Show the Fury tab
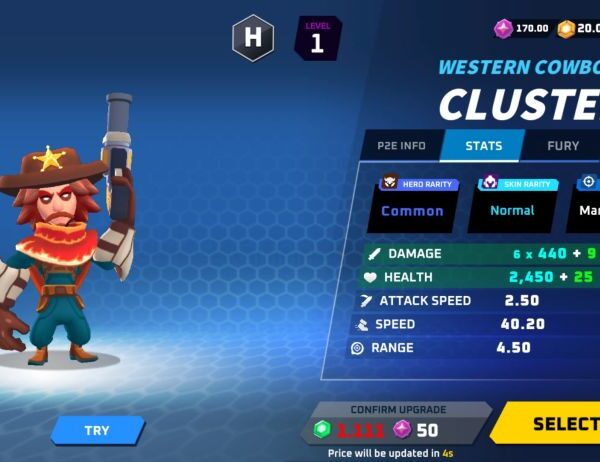This screenshot has width=600, height=462. pos(563,146)
